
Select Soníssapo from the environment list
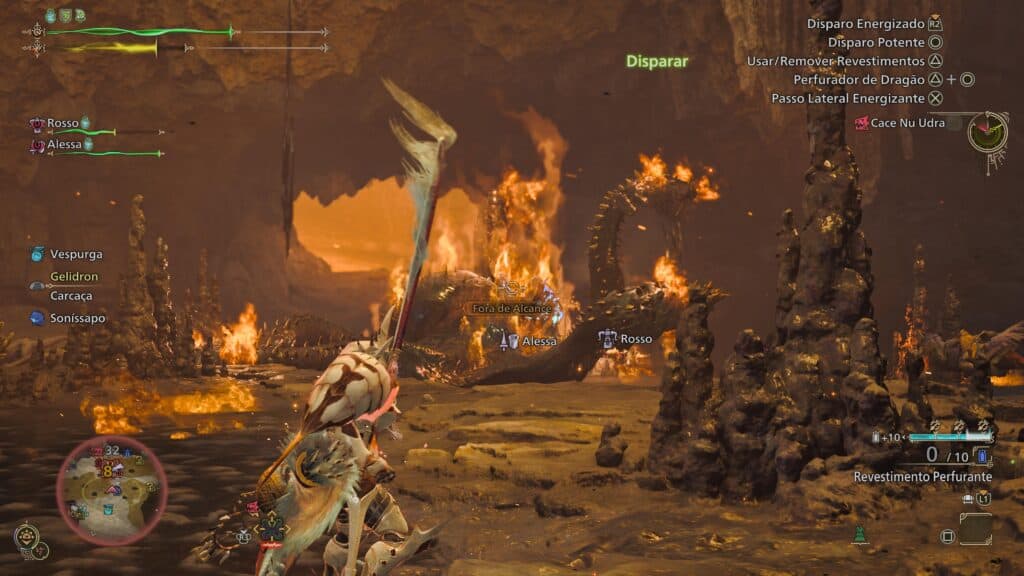coord(77,318)
